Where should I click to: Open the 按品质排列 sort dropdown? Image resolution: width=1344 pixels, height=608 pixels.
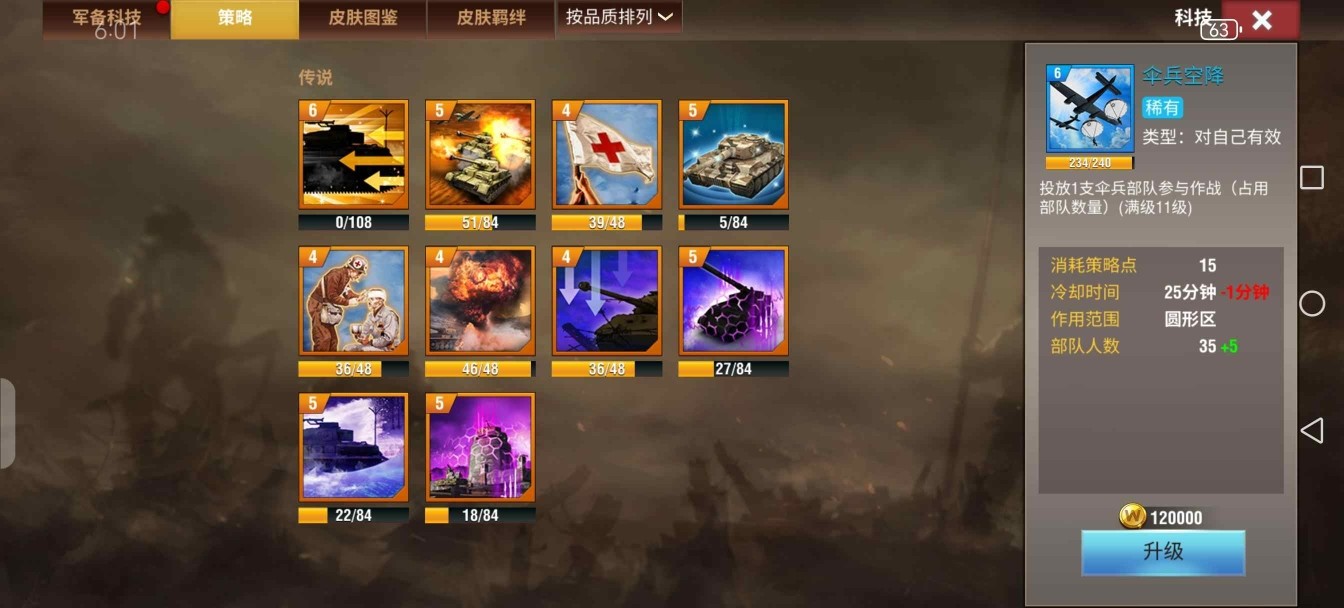[618, 17]
